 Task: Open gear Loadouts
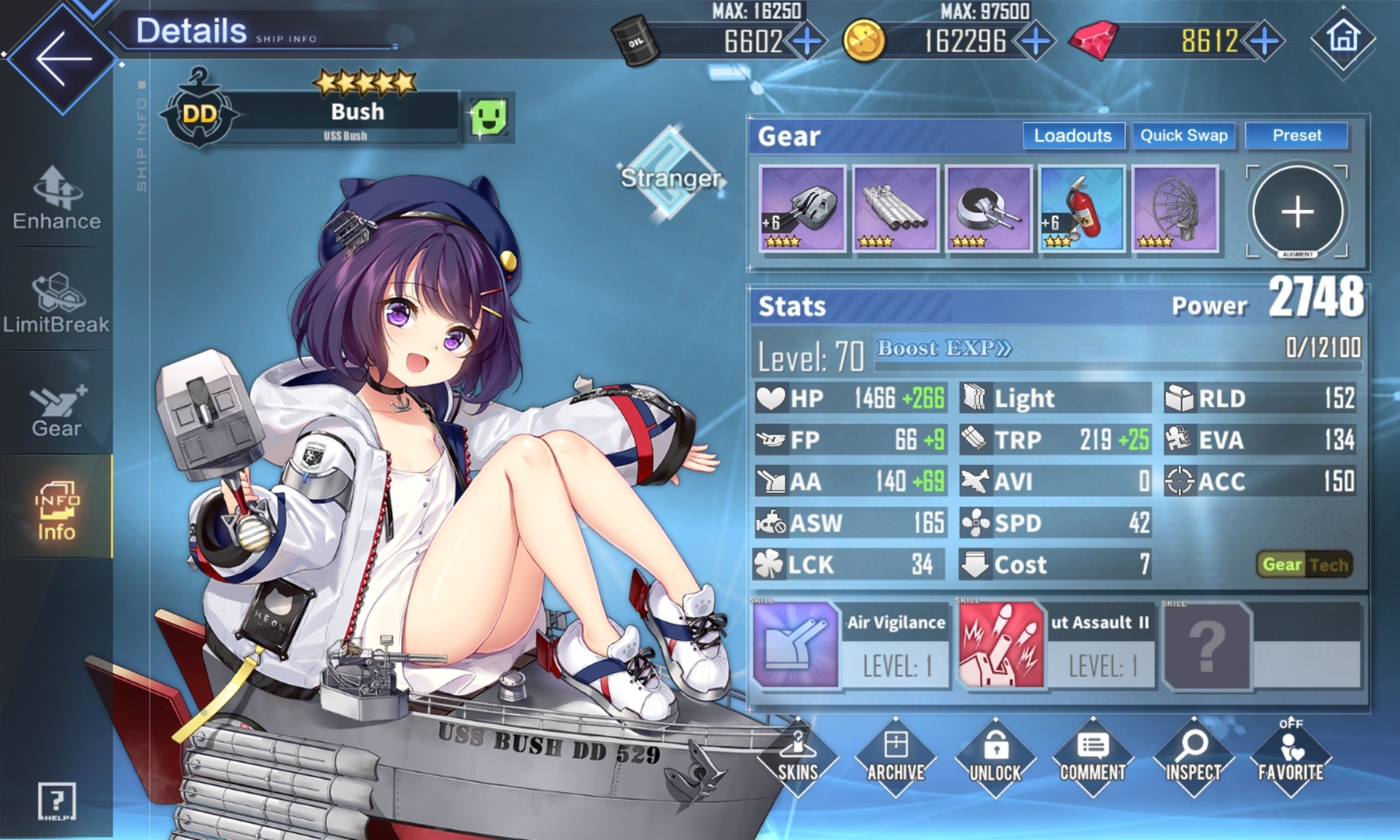[x=1073, y=136]
